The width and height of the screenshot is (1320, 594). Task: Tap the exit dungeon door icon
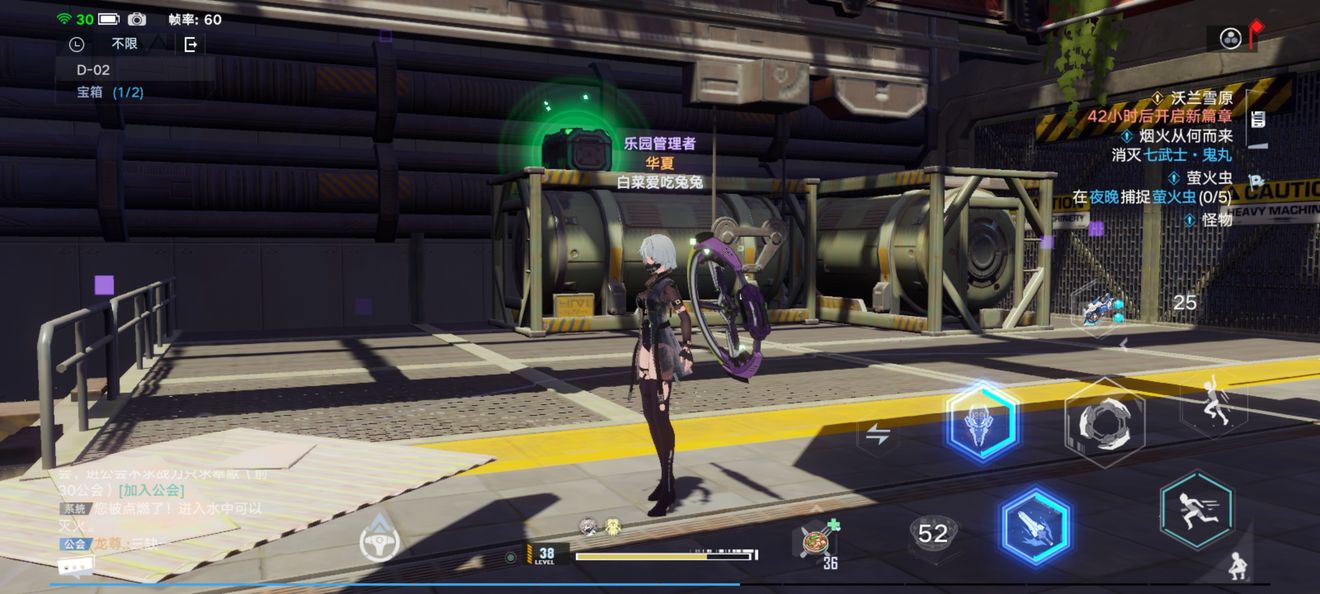coord(190,44)
